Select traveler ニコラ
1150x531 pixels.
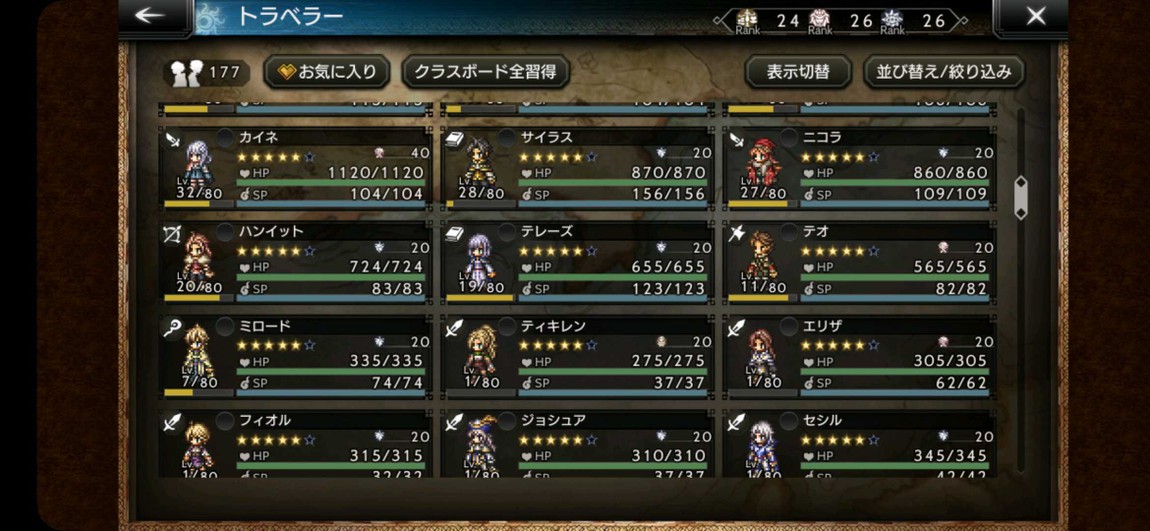click(860, 167)
